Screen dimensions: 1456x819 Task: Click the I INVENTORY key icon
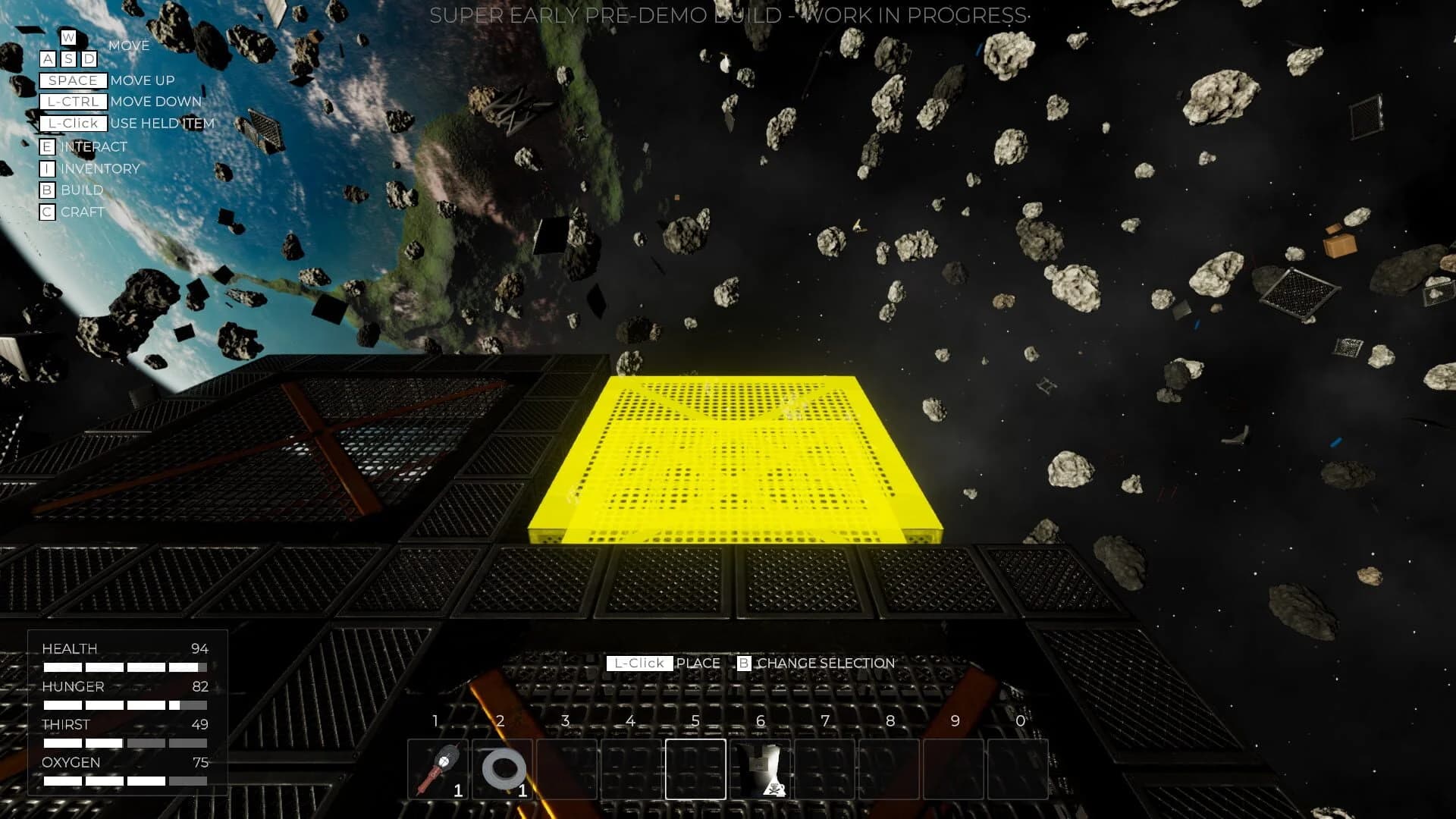(x=47, y=168)
